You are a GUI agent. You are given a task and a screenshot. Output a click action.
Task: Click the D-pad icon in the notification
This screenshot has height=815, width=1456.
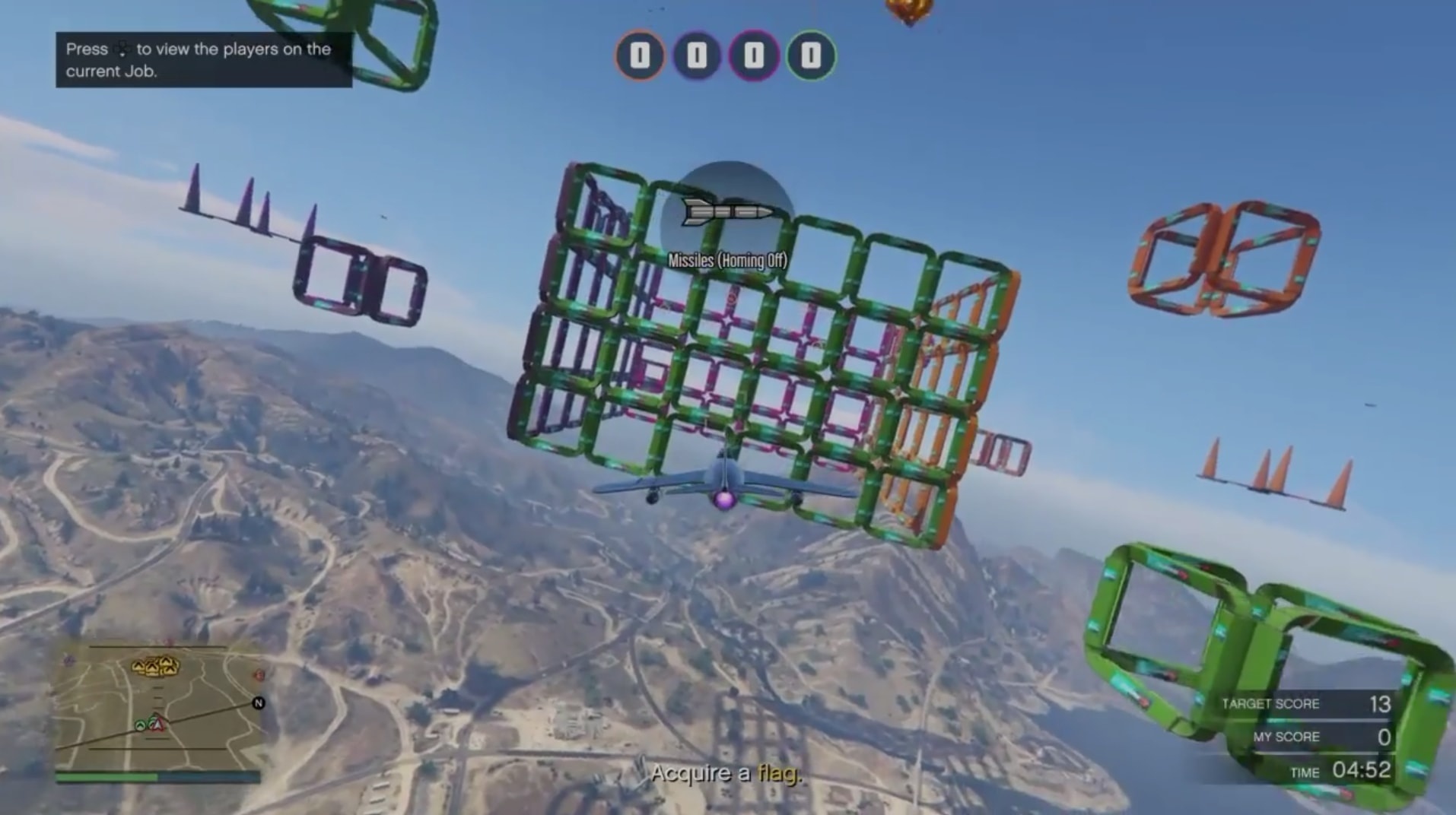[x=124, y=50]
